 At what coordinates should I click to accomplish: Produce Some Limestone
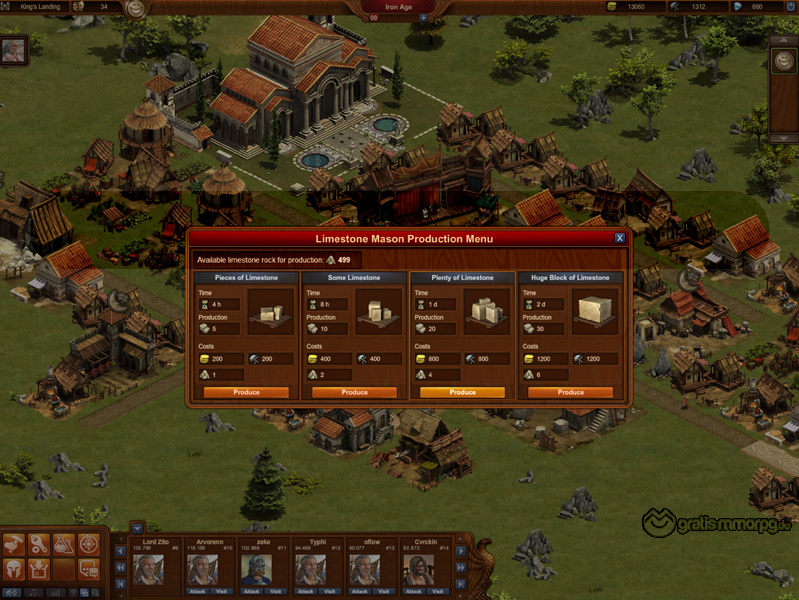point(354,393)
